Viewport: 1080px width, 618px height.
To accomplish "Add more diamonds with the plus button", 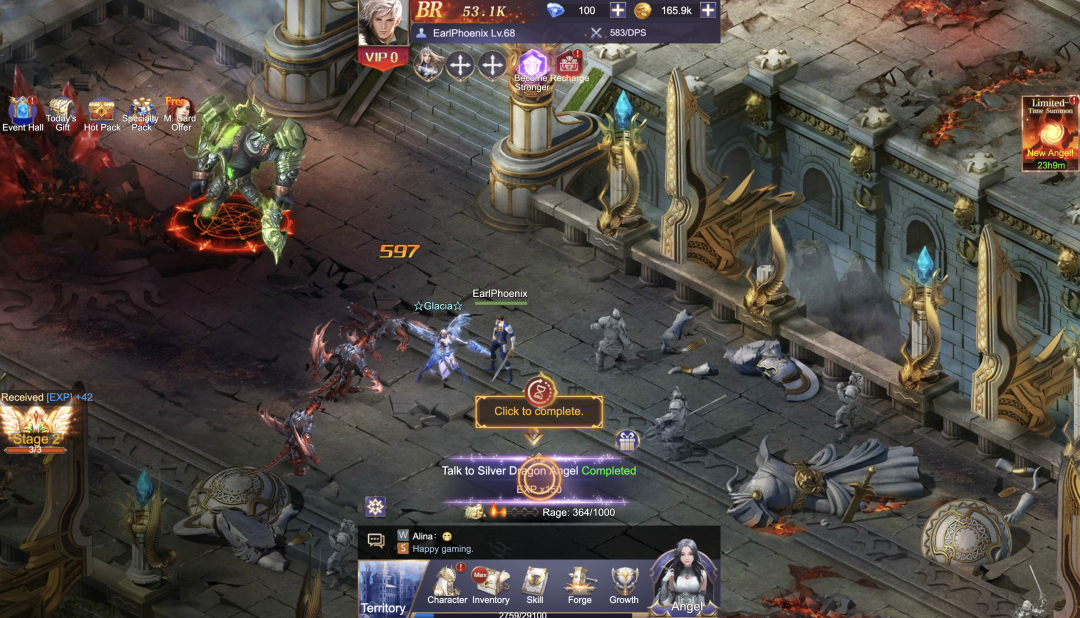I will coord(618,10).
